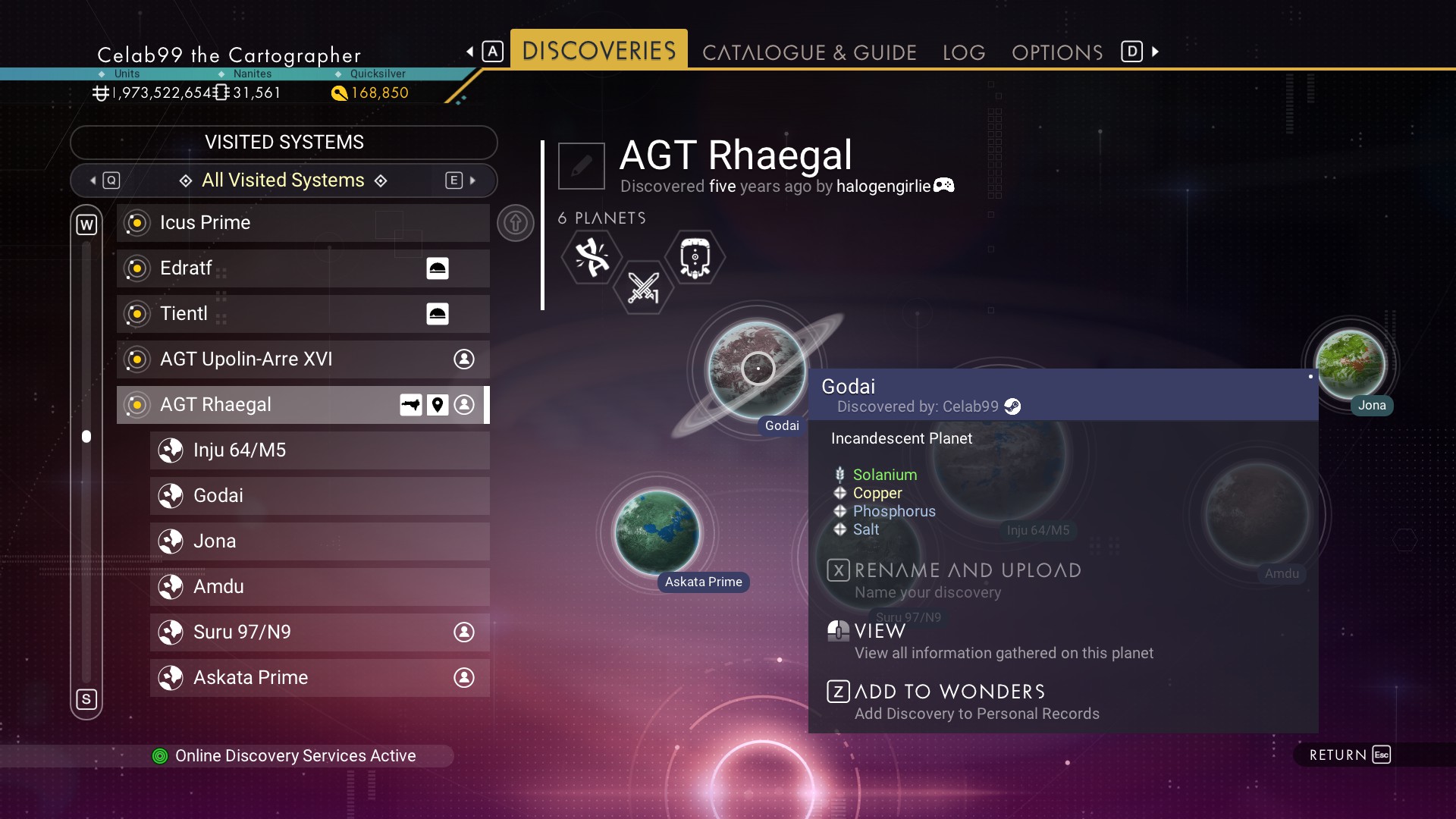Click the Return button
Image resolution: width=1456 pixels, height=819 pixels.
pyautogui.click(x=1349, y=755)
